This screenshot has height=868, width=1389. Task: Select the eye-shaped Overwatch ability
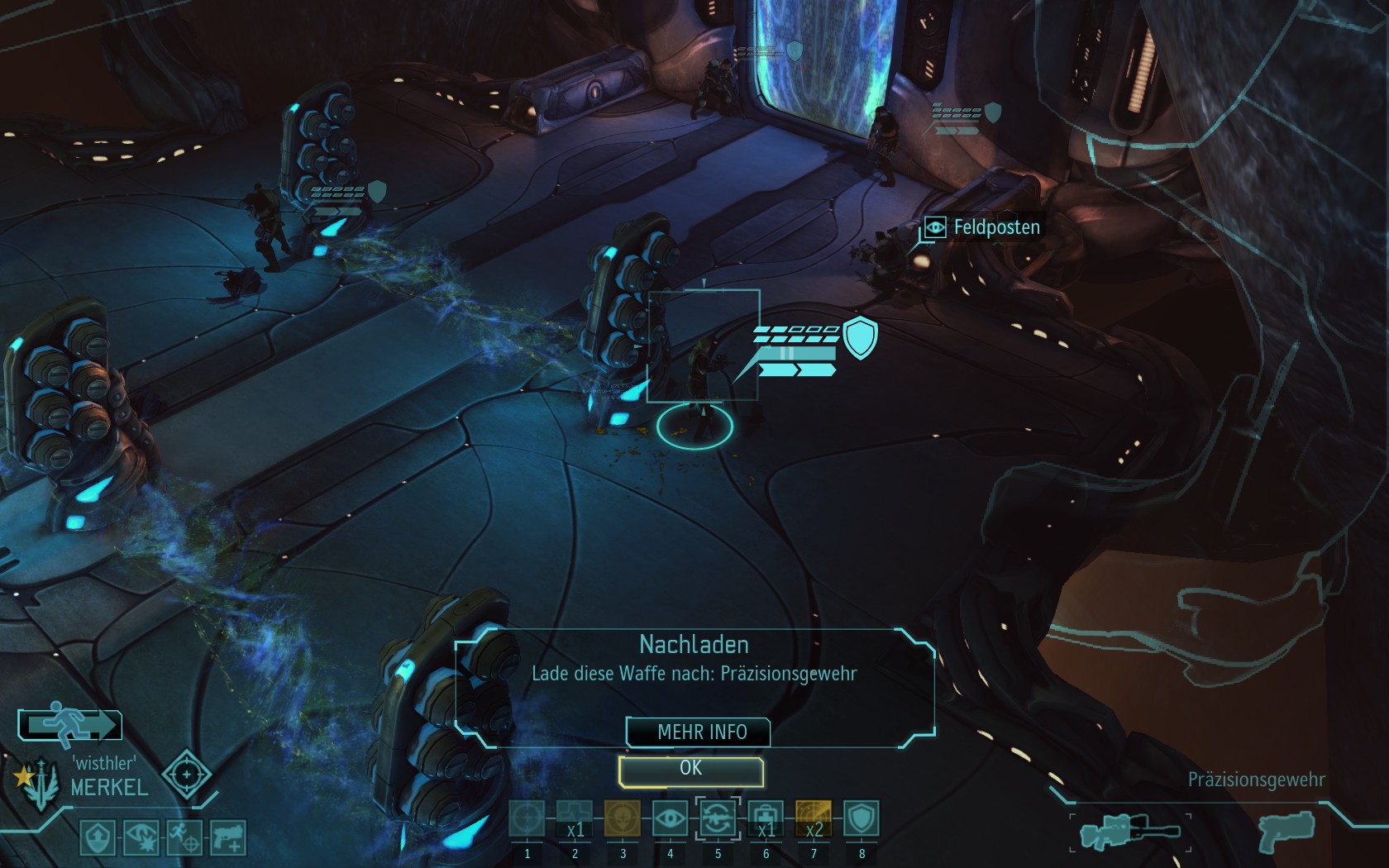[x=670, y=819]
